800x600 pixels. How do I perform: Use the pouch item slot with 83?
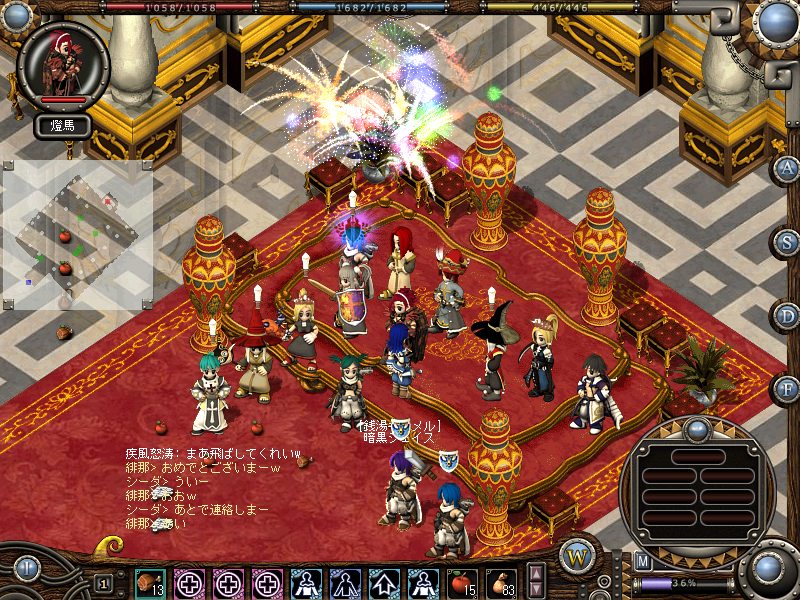501,582
